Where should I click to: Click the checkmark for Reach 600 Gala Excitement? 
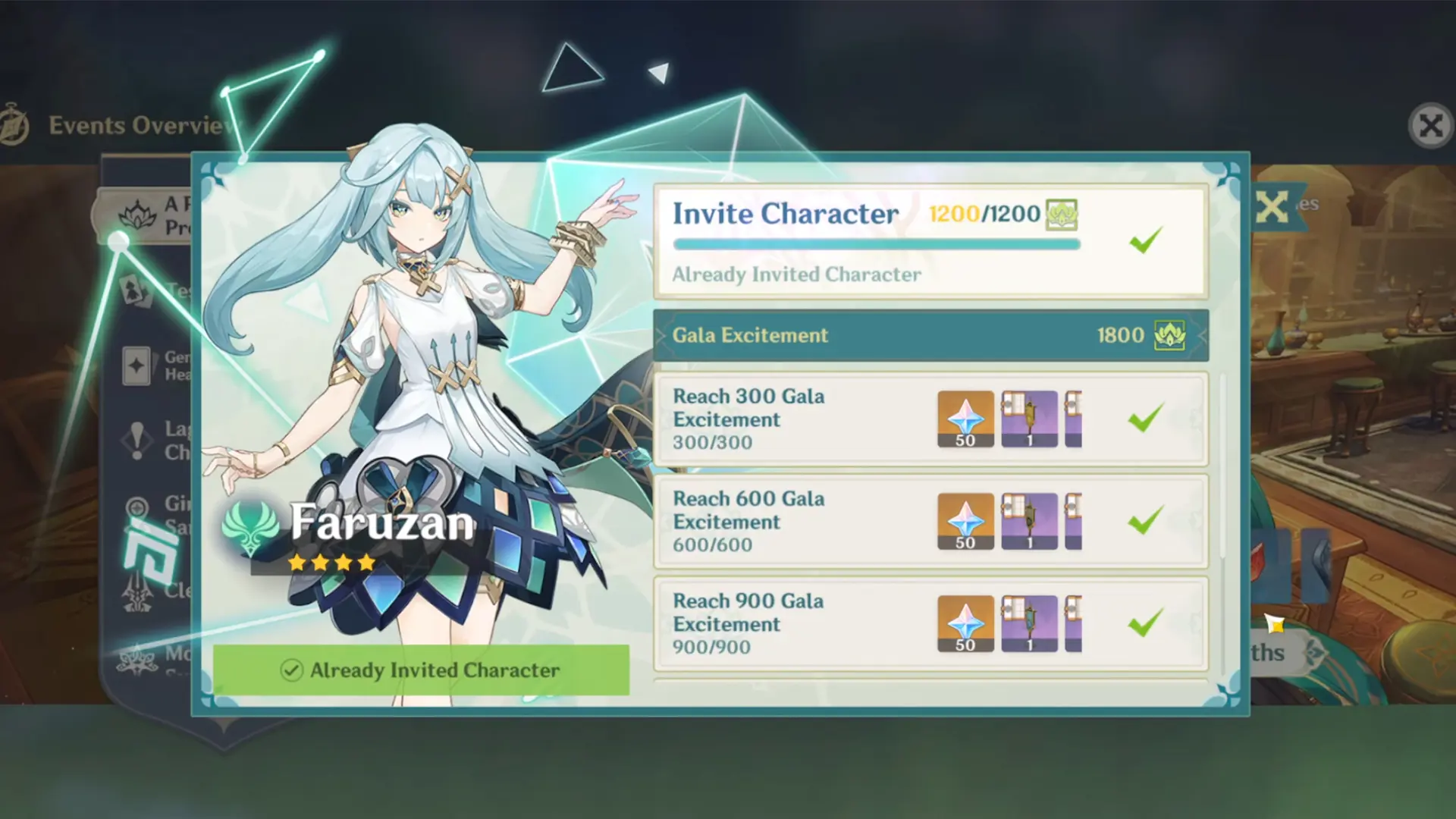[x=1147, y=521]
